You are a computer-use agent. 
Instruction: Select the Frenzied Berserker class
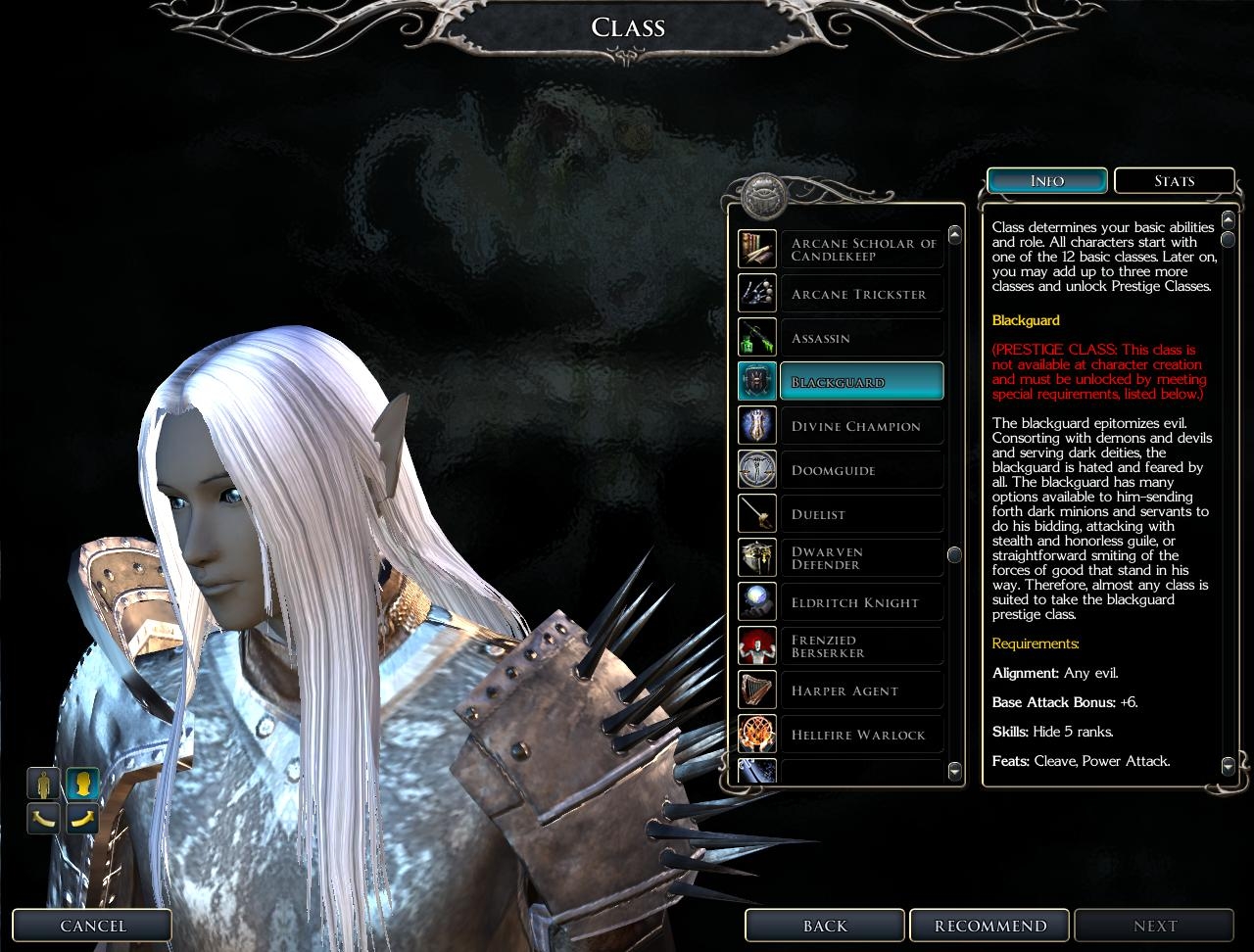861,646
